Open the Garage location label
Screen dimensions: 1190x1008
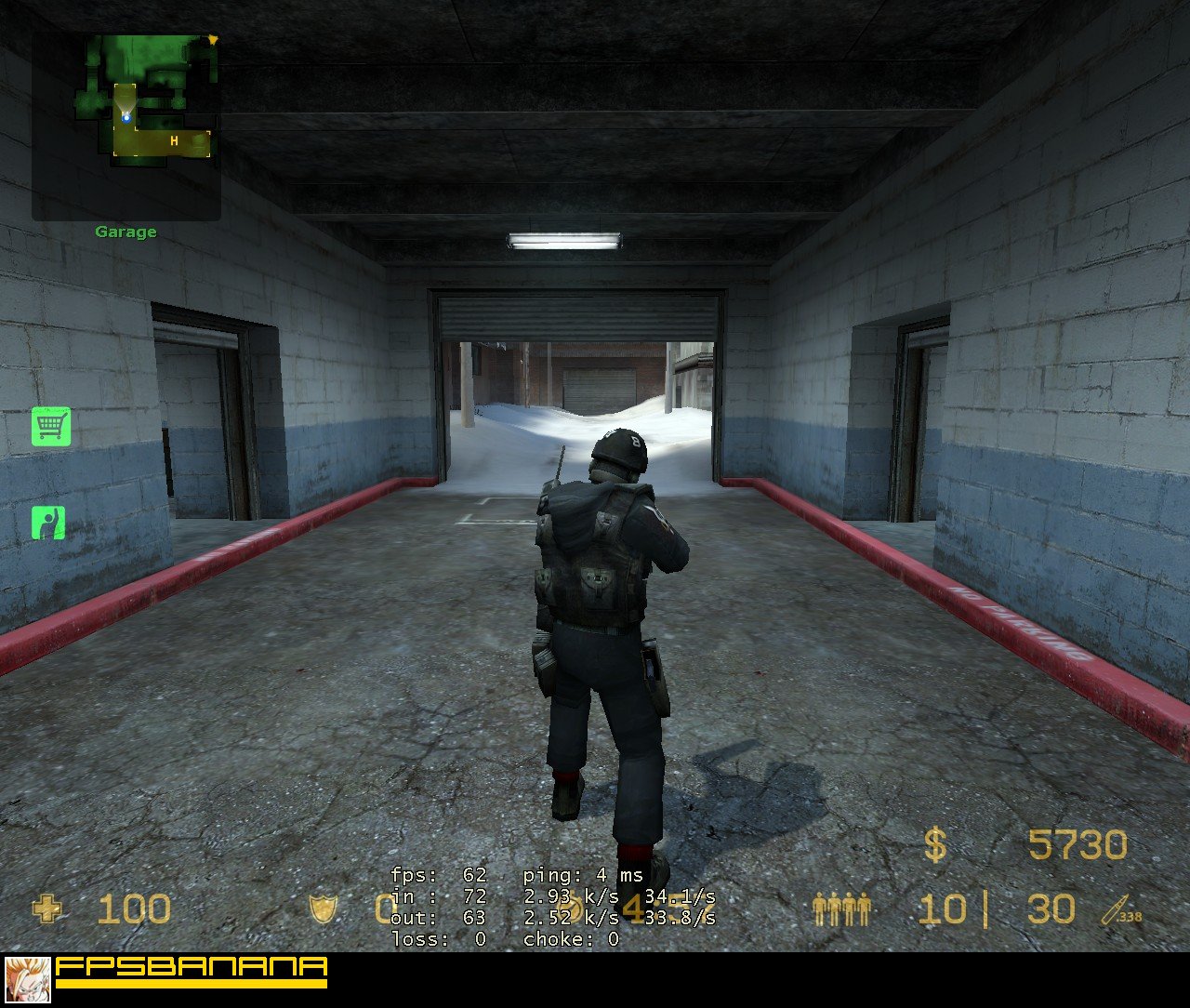(x=127, y=232)
